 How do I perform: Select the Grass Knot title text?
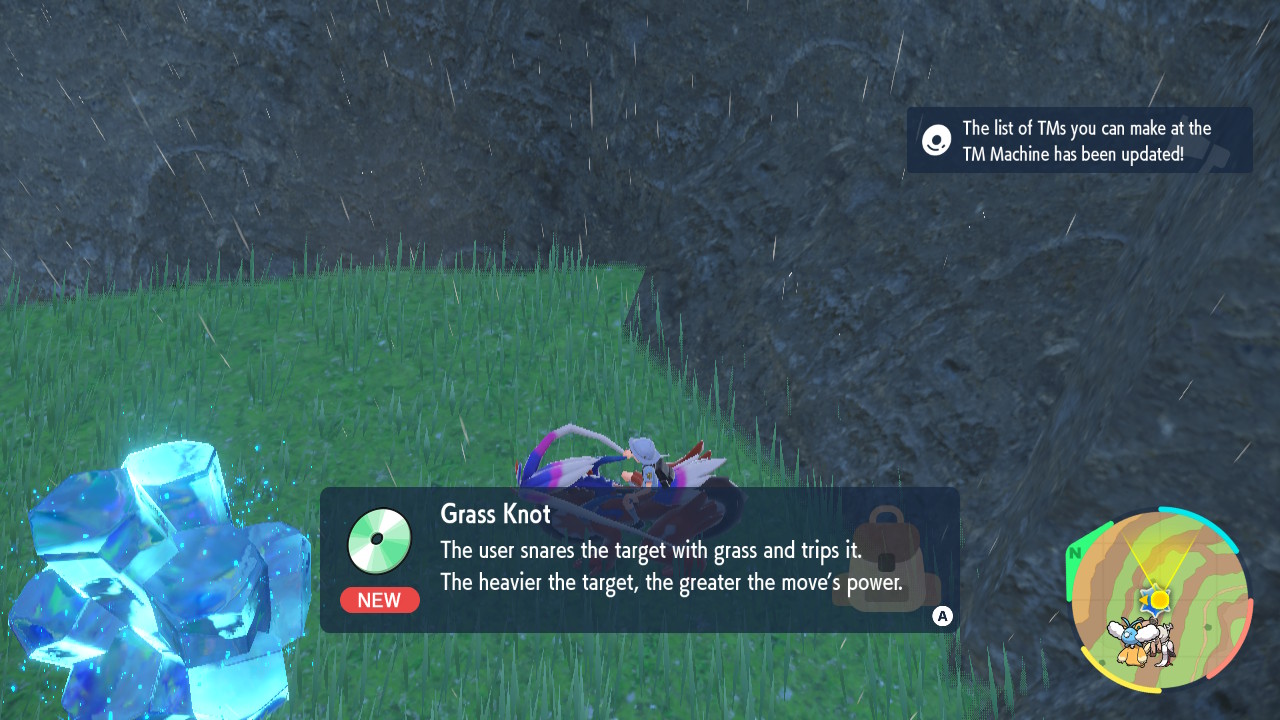point(494,513)
